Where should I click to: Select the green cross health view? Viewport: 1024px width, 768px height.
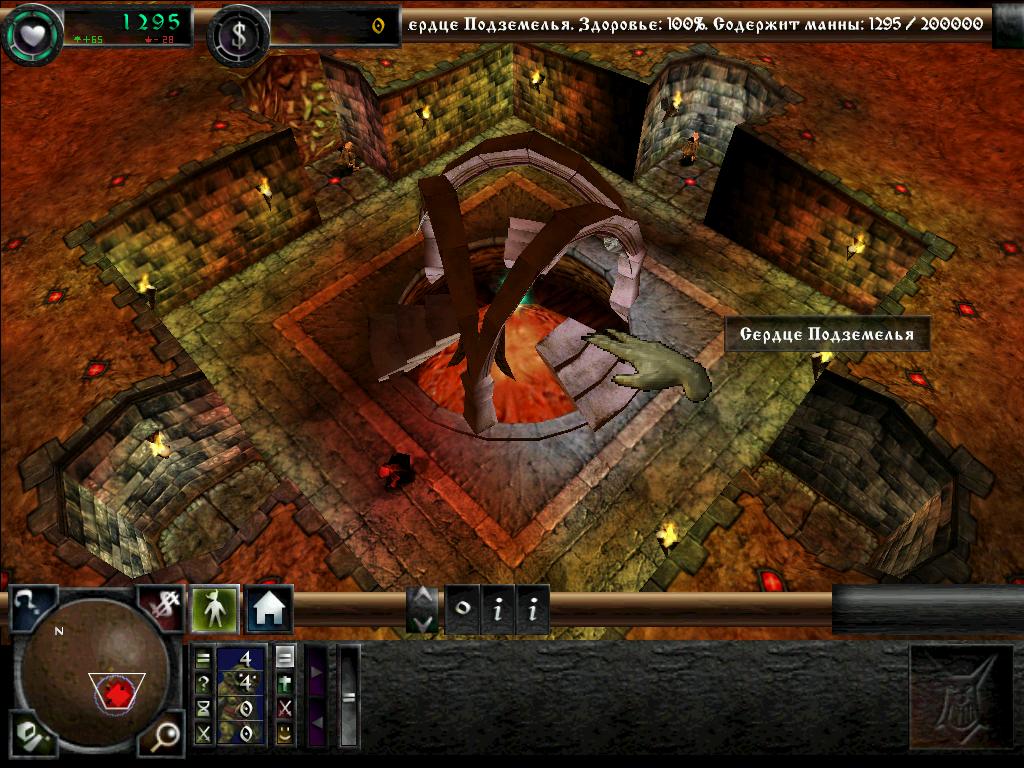tap(286, 682)
